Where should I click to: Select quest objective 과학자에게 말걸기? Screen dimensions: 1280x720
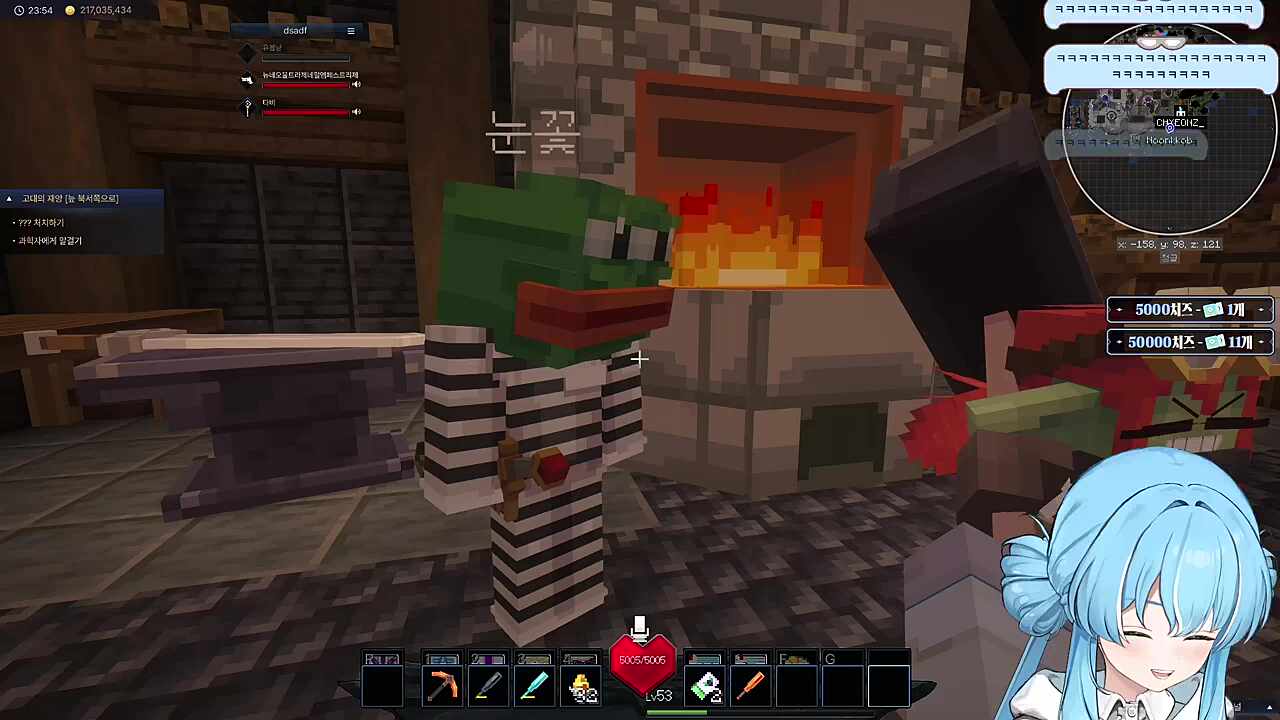tap(50, 241)
